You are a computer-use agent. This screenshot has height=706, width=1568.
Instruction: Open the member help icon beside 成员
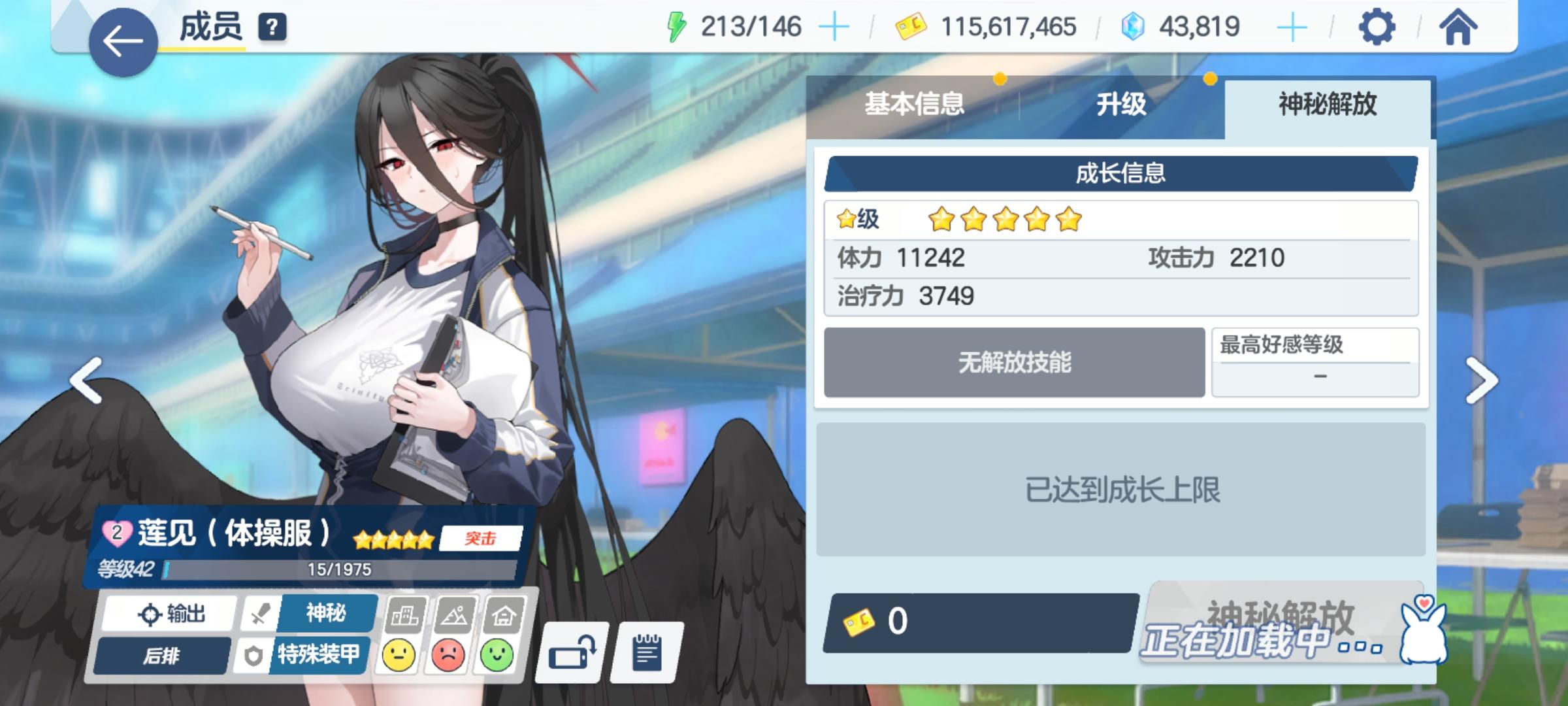coord(272,25)
